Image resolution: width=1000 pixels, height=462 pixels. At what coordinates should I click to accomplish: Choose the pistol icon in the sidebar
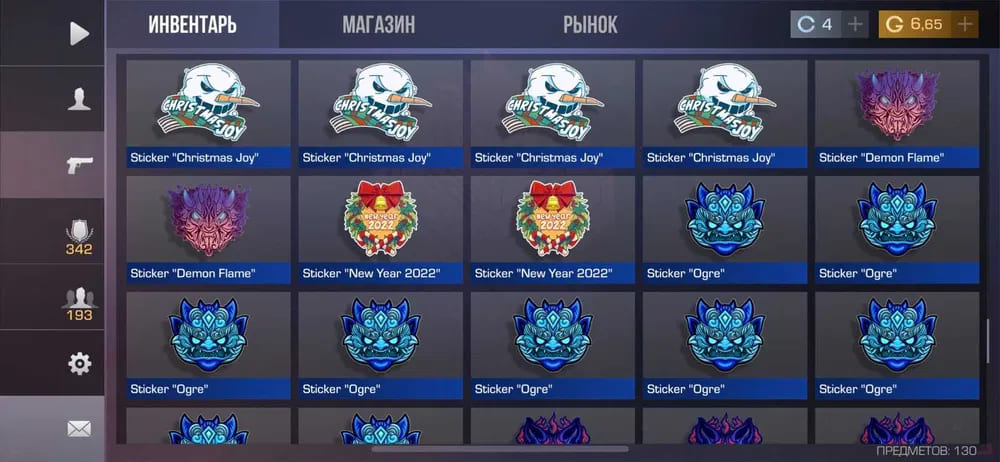click(x=79, y=165)
